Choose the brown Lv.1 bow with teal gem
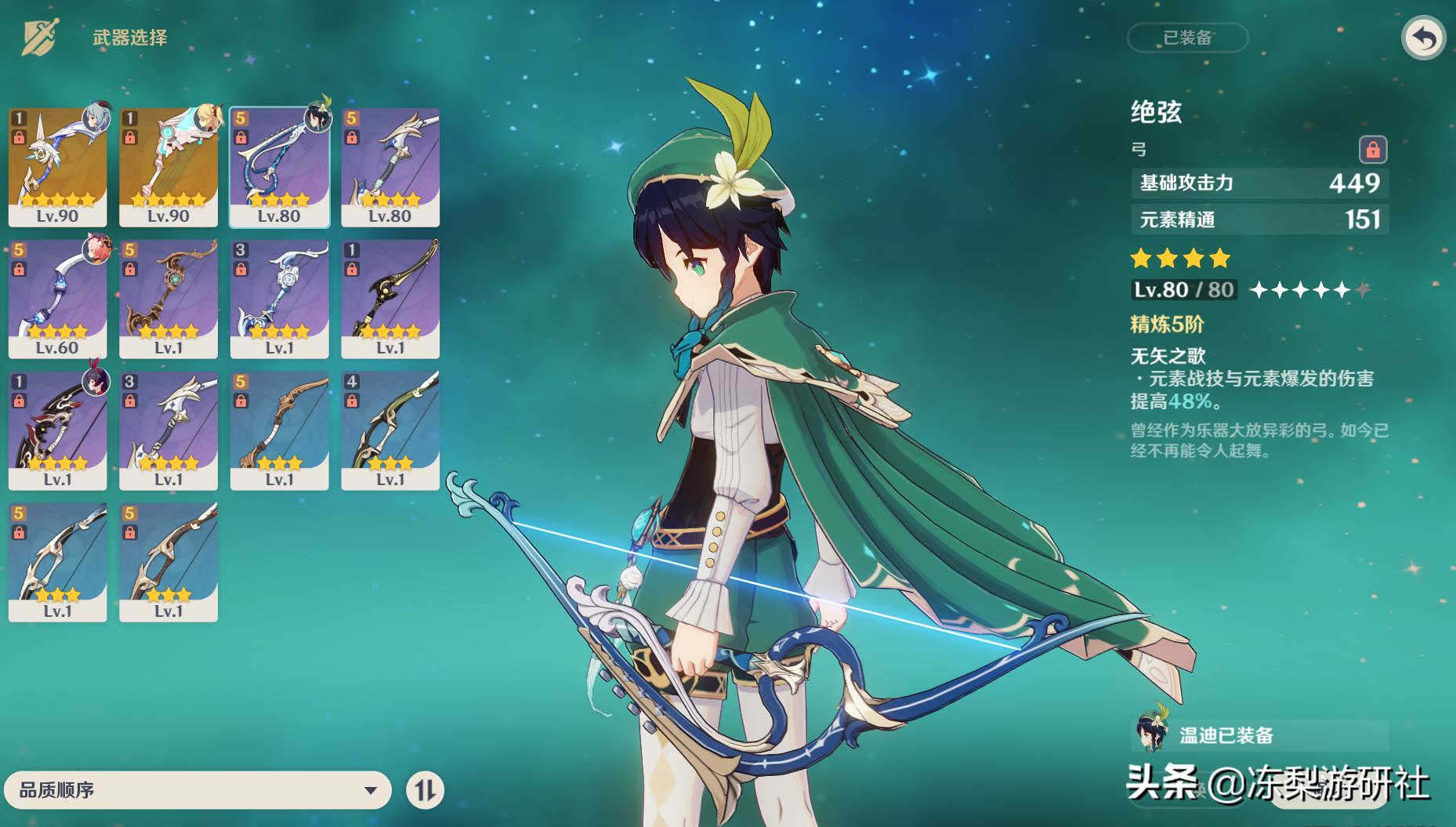This screenshot has height=827, width=1456. [168, 299]
